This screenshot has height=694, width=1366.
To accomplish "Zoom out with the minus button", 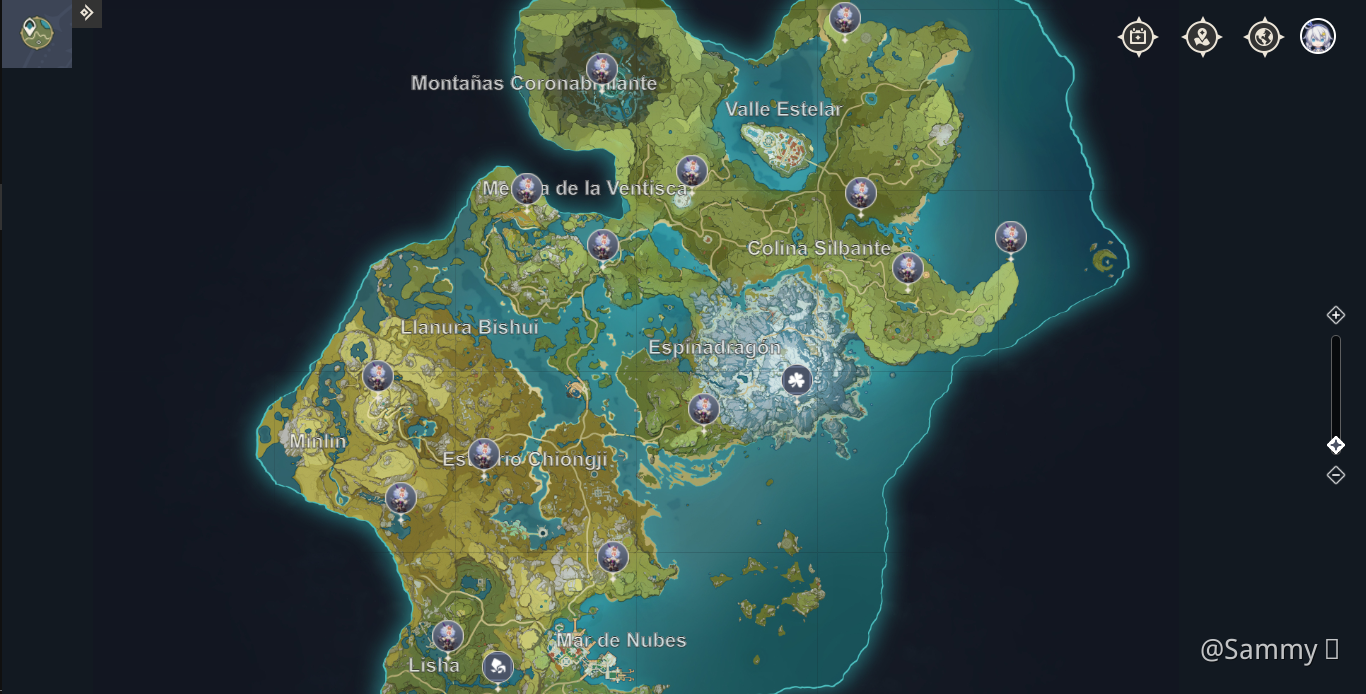I will pyautogui.click(x=1336, y=475).
